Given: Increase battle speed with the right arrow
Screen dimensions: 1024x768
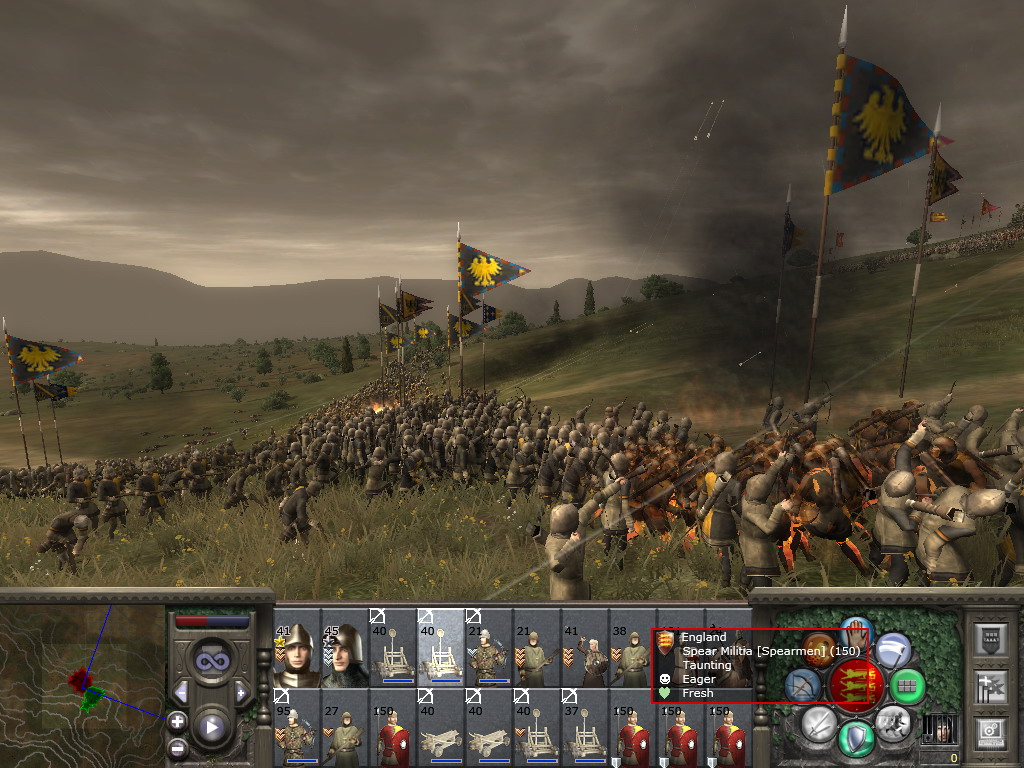Looking at the screenshot, I should (241, 692).
